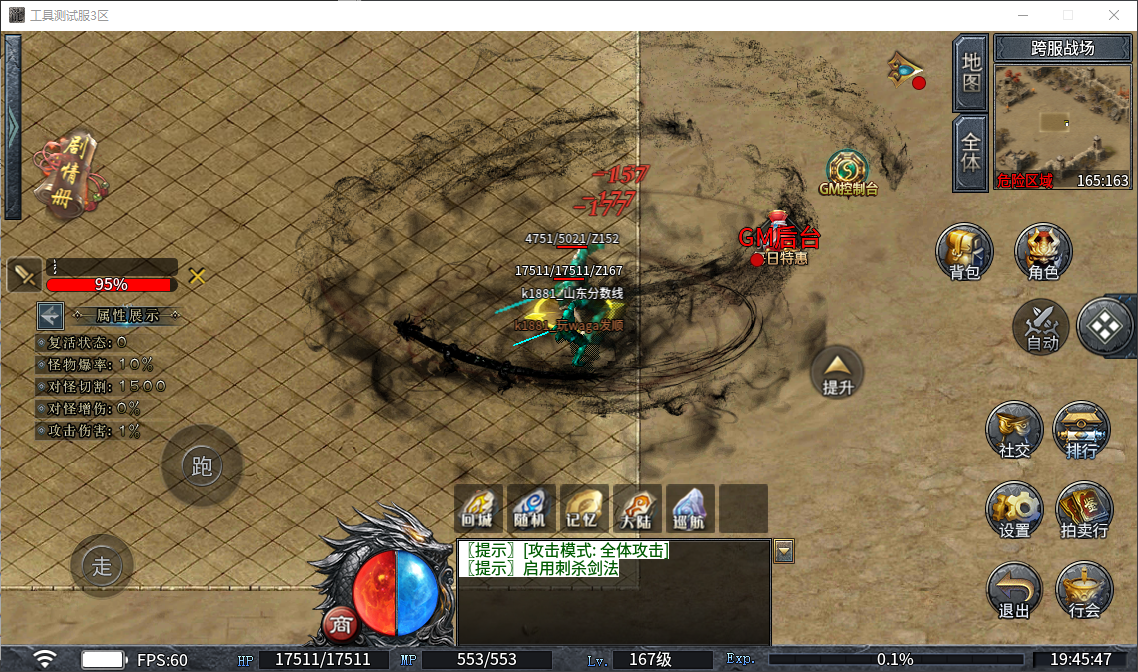The width and height of the screenshot is (1138, 672).
Task: Show the 排行 ranking board
Action: 1082,431
